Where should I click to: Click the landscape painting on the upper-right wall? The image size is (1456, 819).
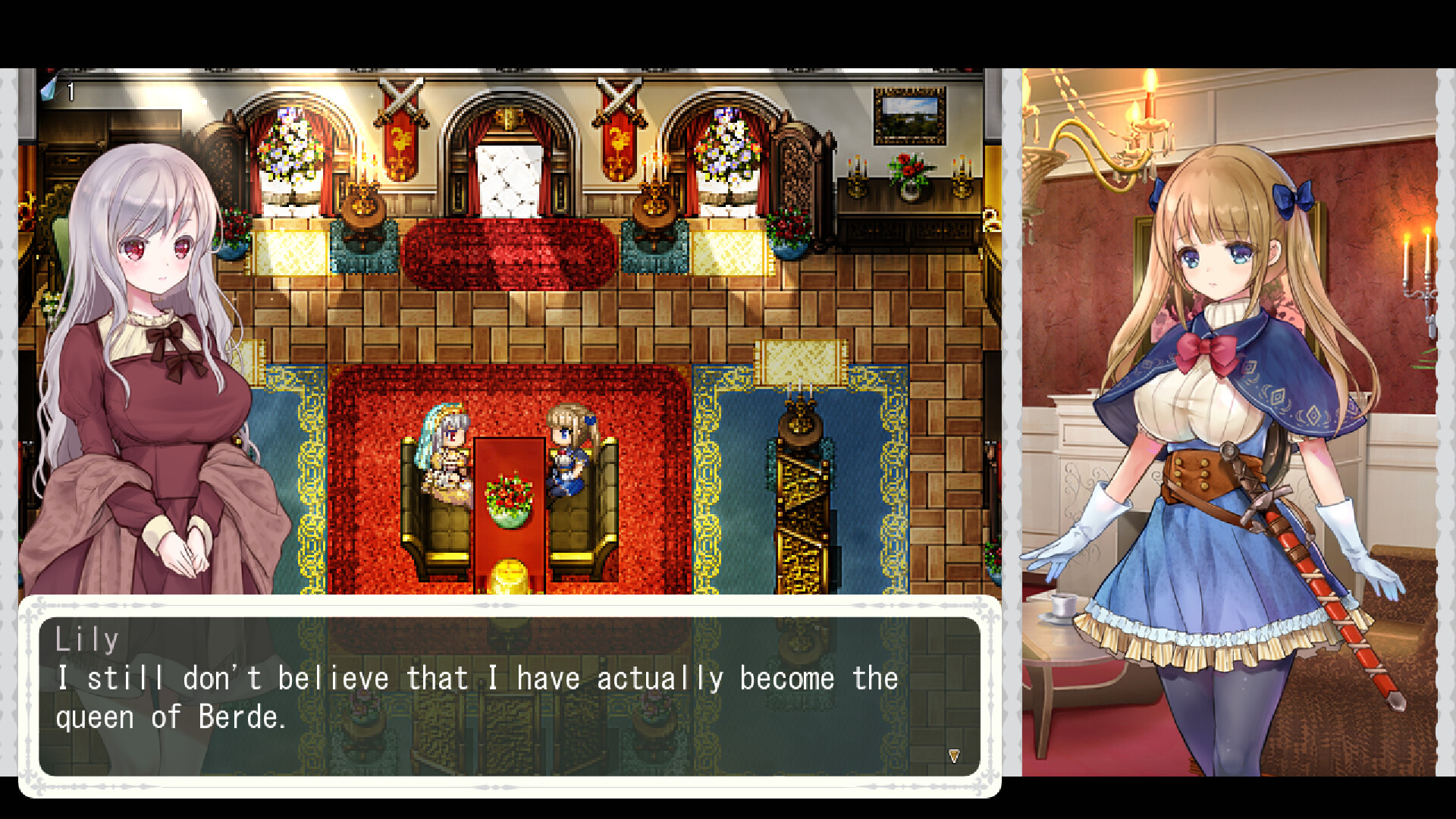[x=910, y=114]
